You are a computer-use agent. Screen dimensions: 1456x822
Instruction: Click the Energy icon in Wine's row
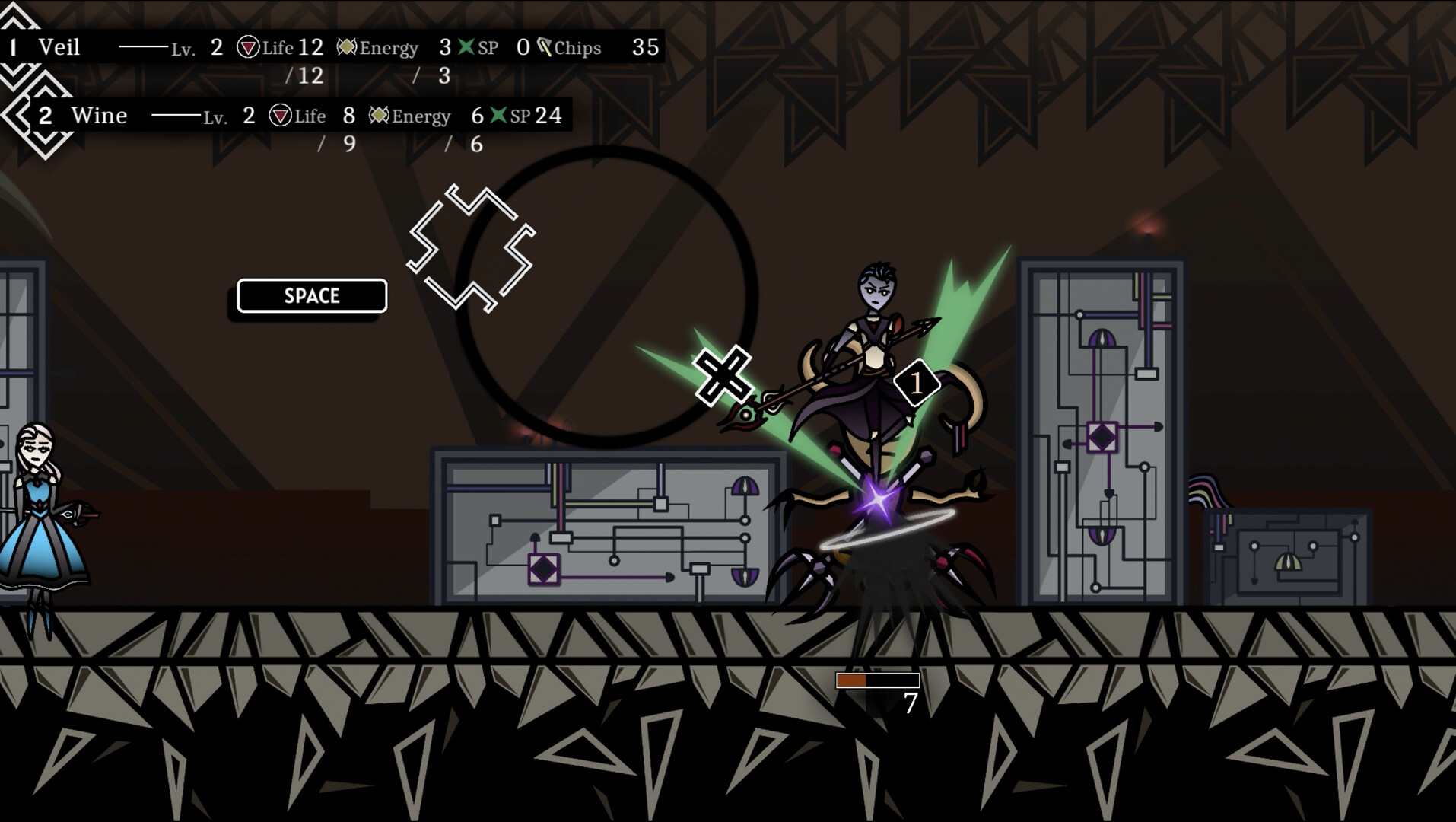tap(378, 116)
